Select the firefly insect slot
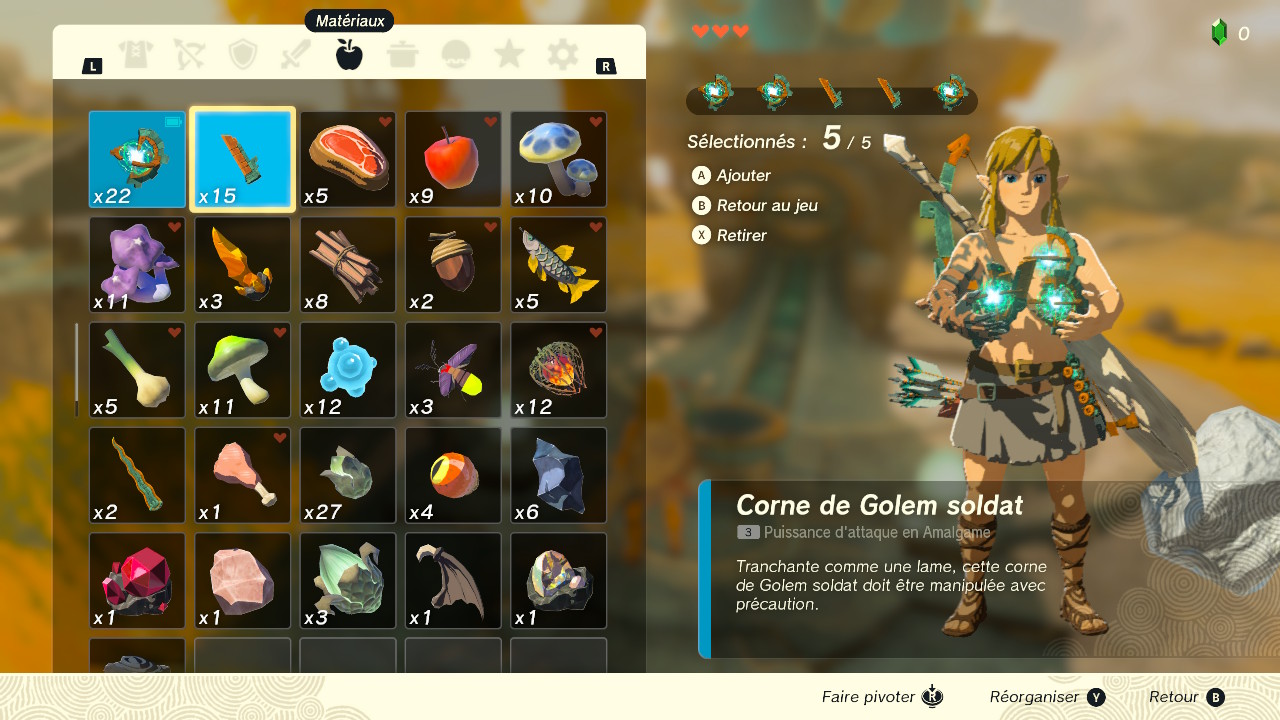The image size is (1280, 720). click(x=453, y=370)
